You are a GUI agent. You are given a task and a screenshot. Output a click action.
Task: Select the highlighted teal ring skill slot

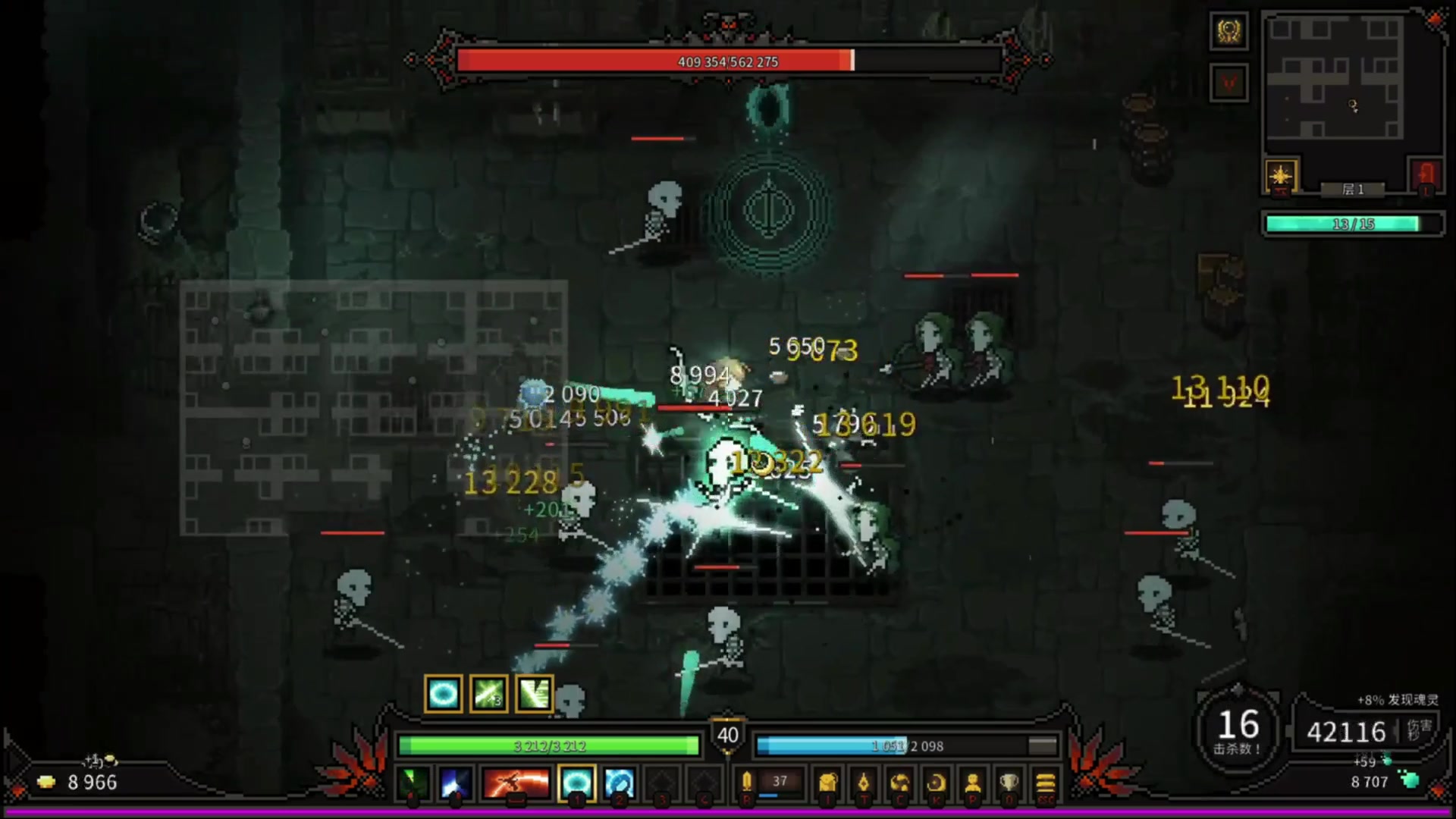coord(576,783)
